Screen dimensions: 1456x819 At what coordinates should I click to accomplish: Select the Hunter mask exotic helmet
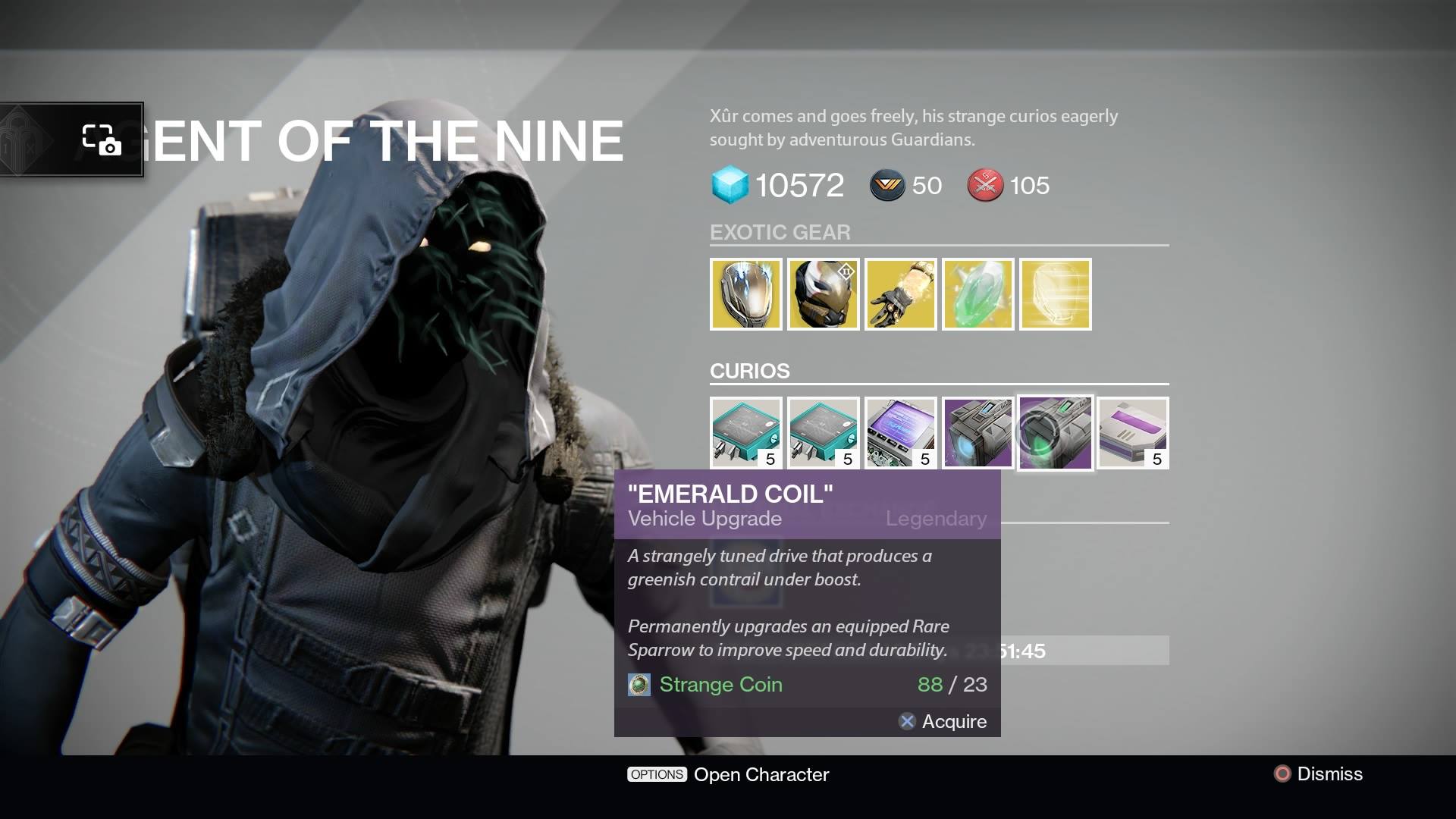coord(824,294)
